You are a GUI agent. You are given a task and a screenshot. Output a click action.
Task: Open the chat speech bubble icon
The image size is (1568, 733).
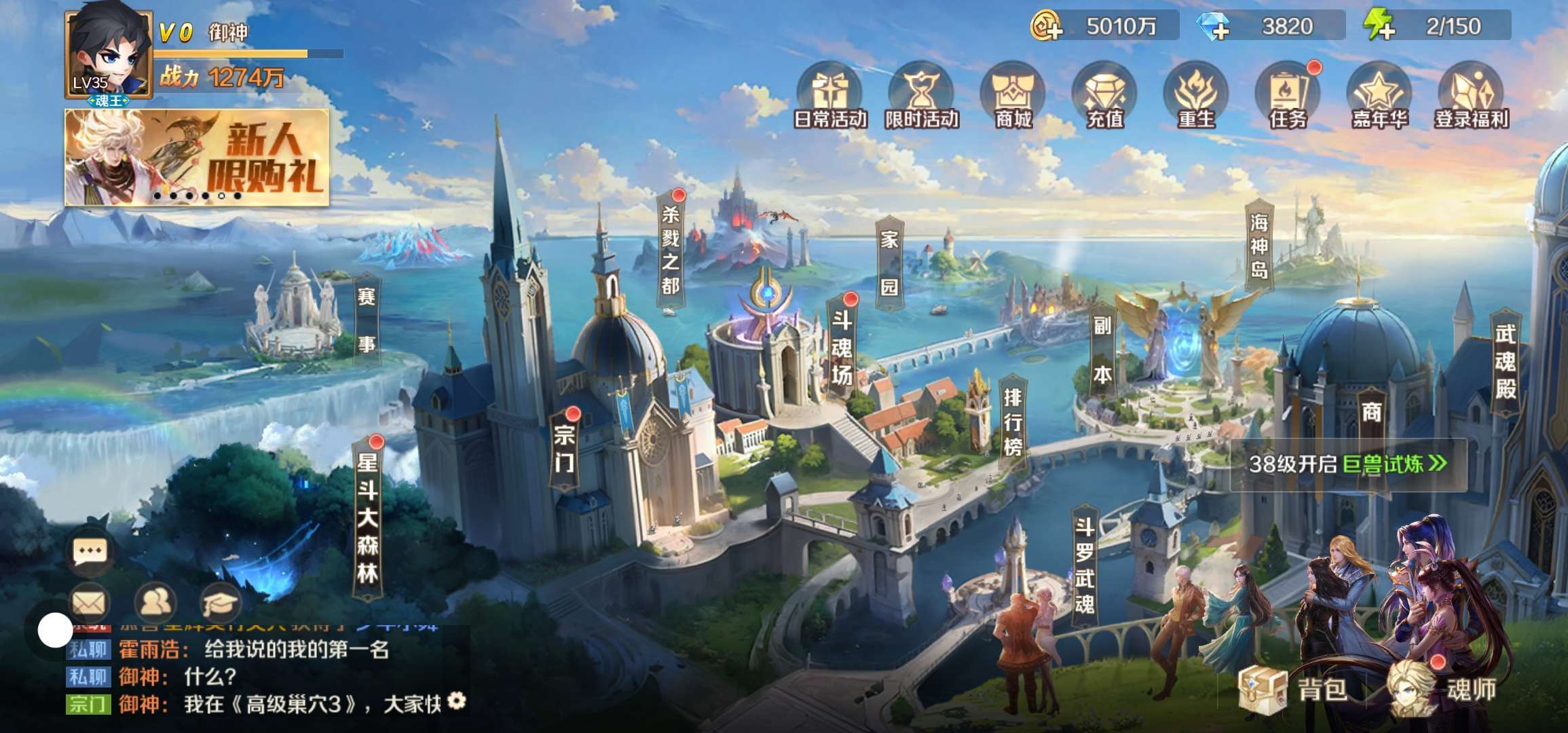pos(90,551)
